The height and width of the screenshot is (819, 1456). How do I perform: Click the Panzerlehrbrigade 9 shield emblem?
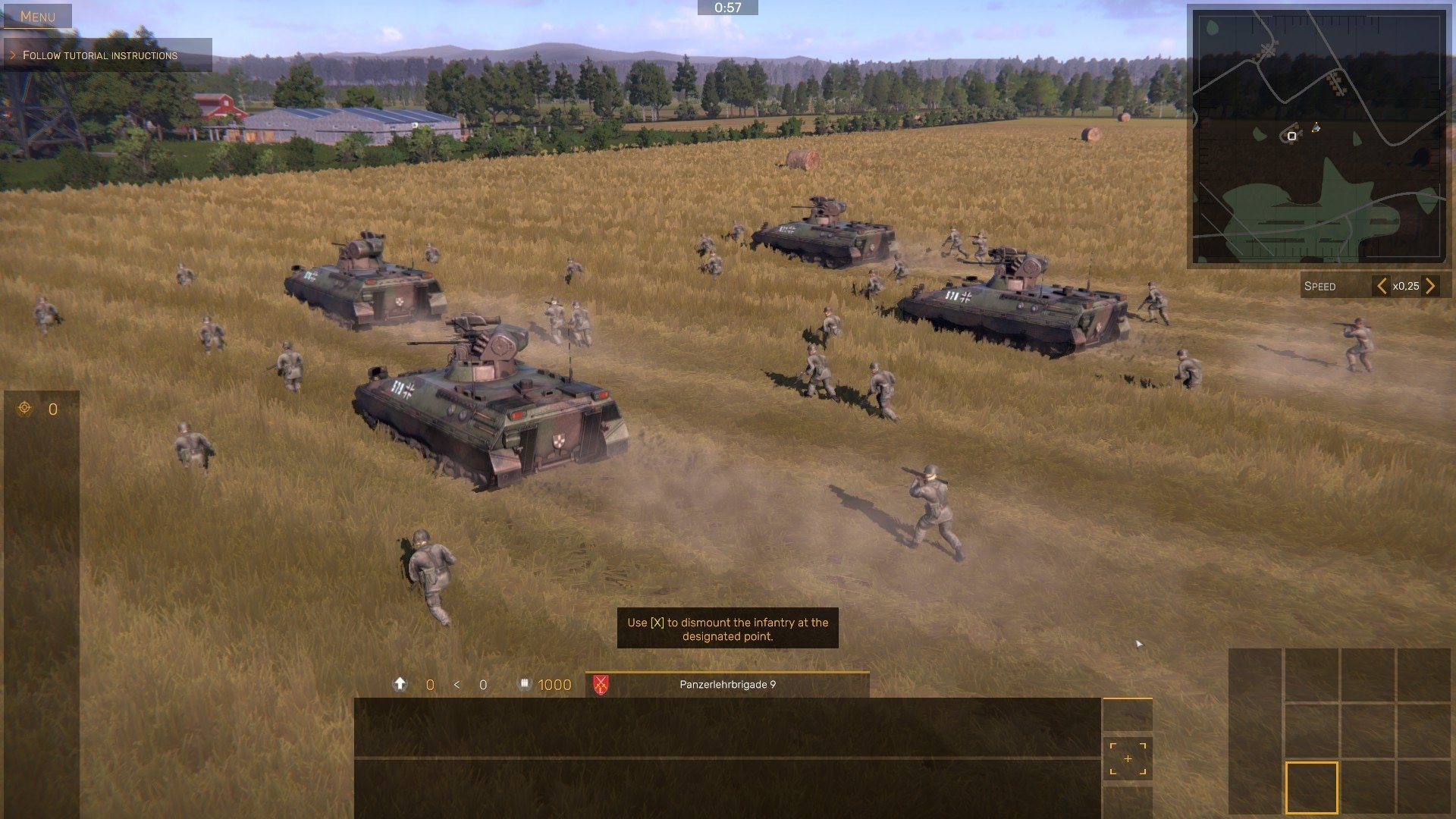[601, 684]
